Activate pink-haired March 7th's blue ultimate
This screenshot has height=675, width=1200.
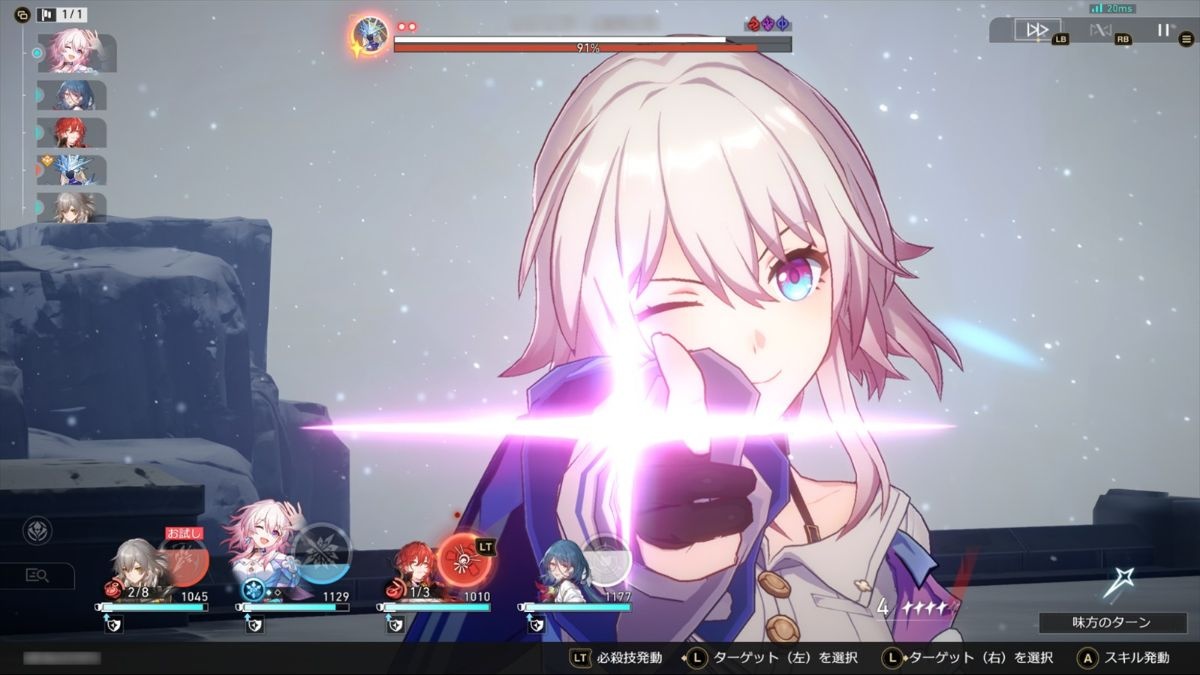pyautogui.click(x=322, y=553)
